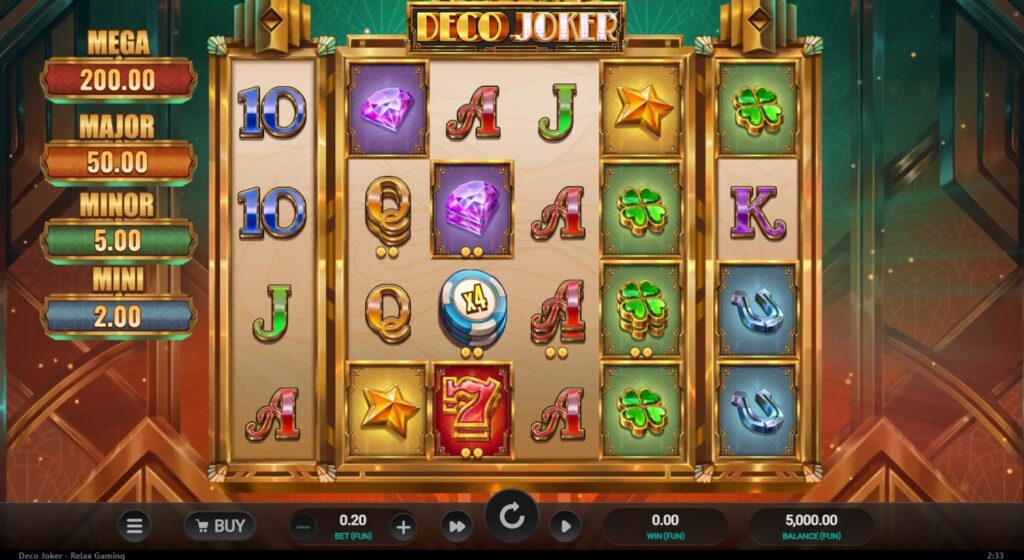Start autoplay with the play button

[565, 526]
